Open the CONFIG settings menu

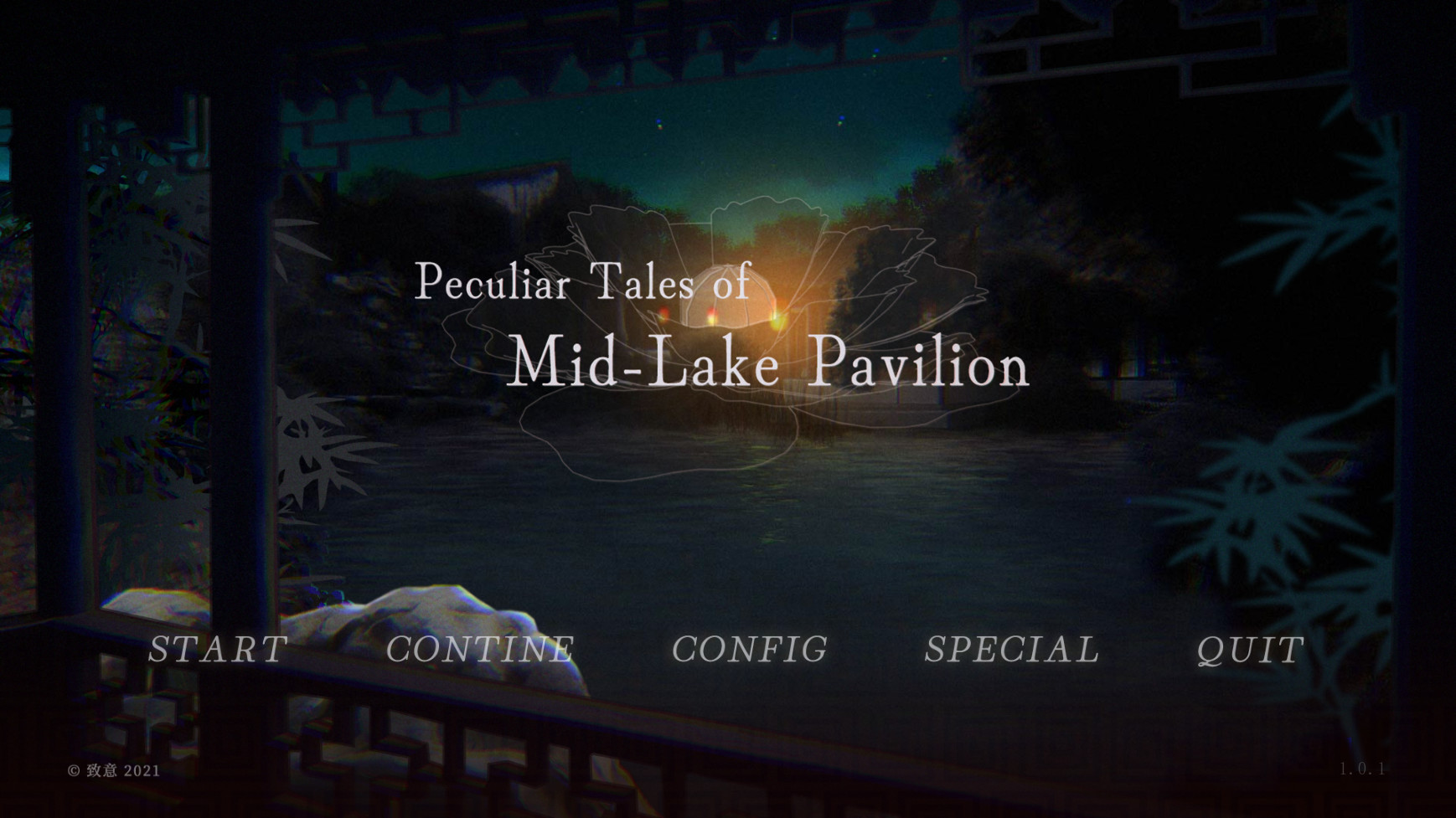(x=750, y=649)
